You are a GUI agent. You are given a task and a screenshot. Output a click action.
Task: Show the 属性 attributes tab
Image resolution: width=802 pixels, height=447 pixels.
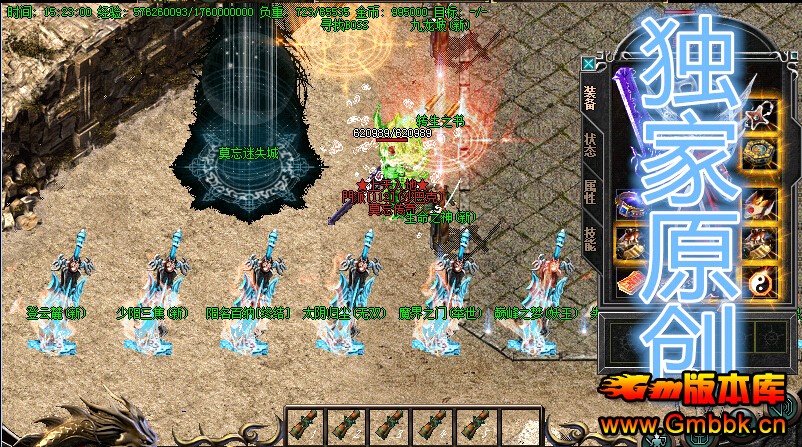tap(589, 192)
